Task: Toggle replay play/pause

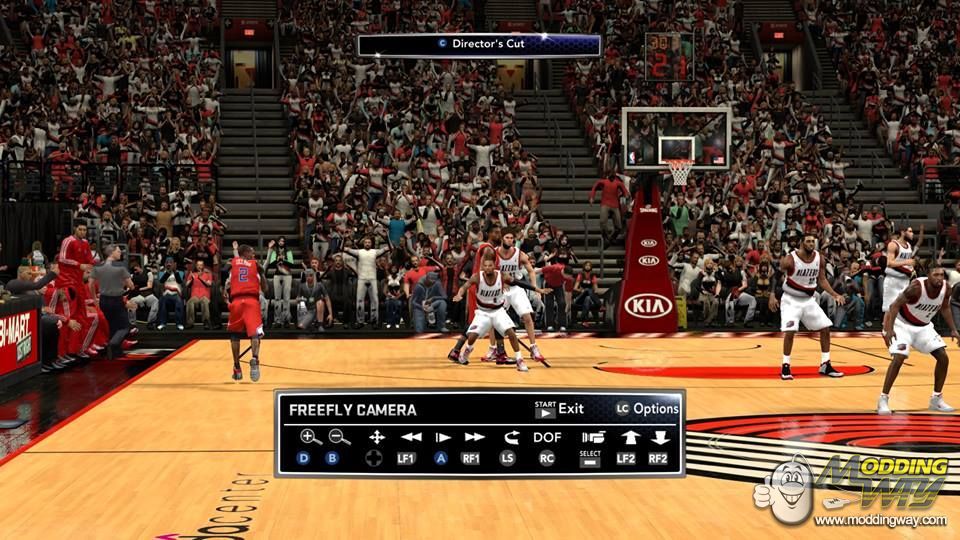Action: (442, 437)
